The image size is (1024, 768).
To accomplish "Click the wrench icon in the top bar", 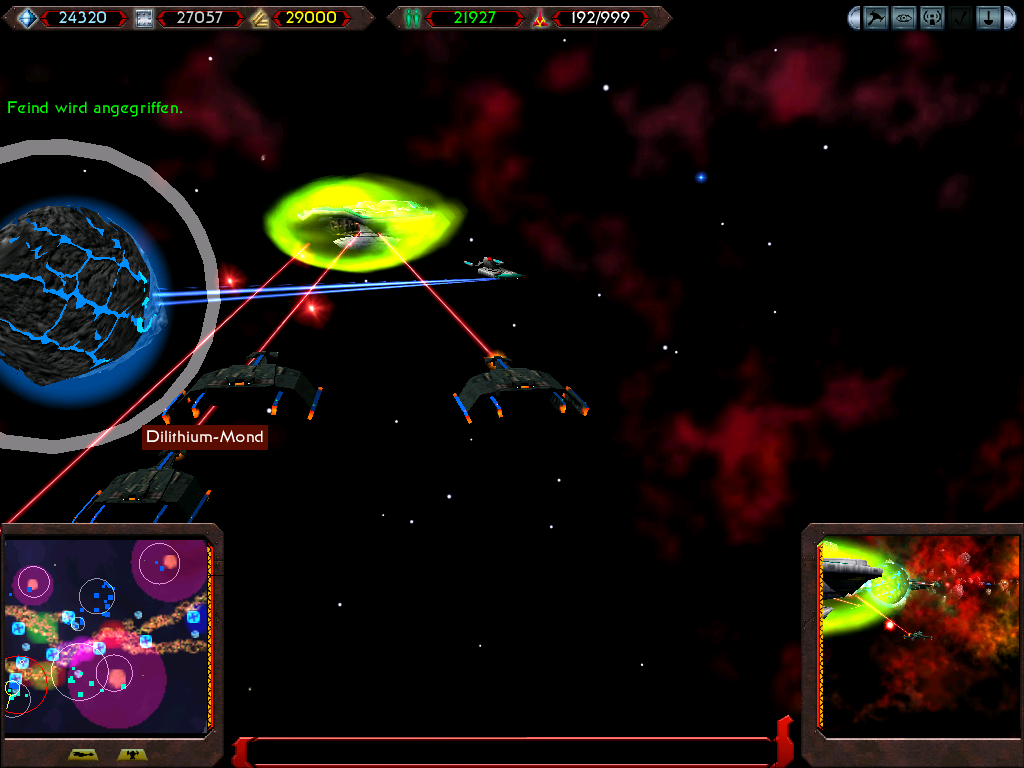I will pyautogui.click(x=876, y=18).
